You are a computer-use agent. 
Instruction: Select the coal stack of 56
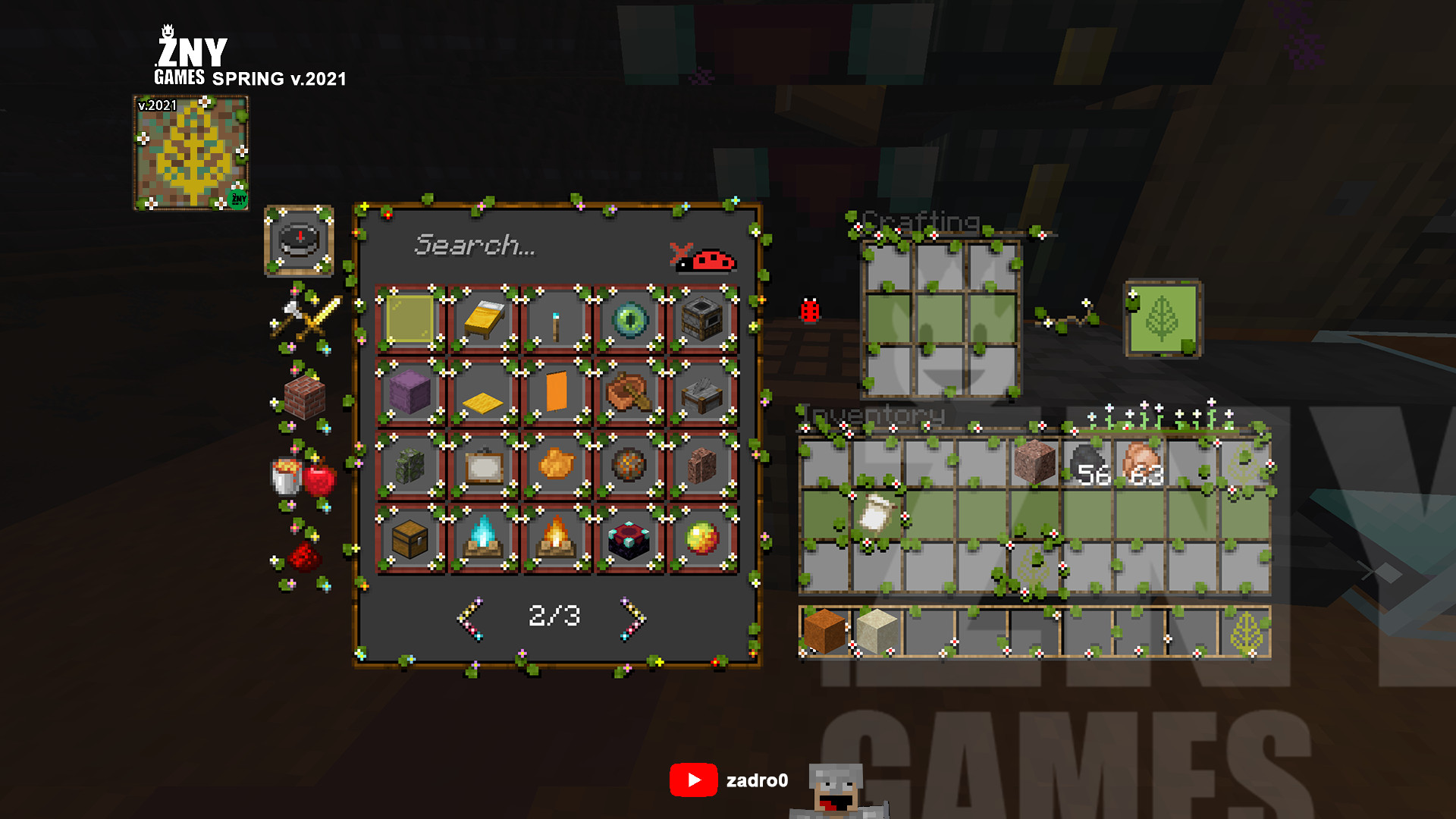(1089, 464)
